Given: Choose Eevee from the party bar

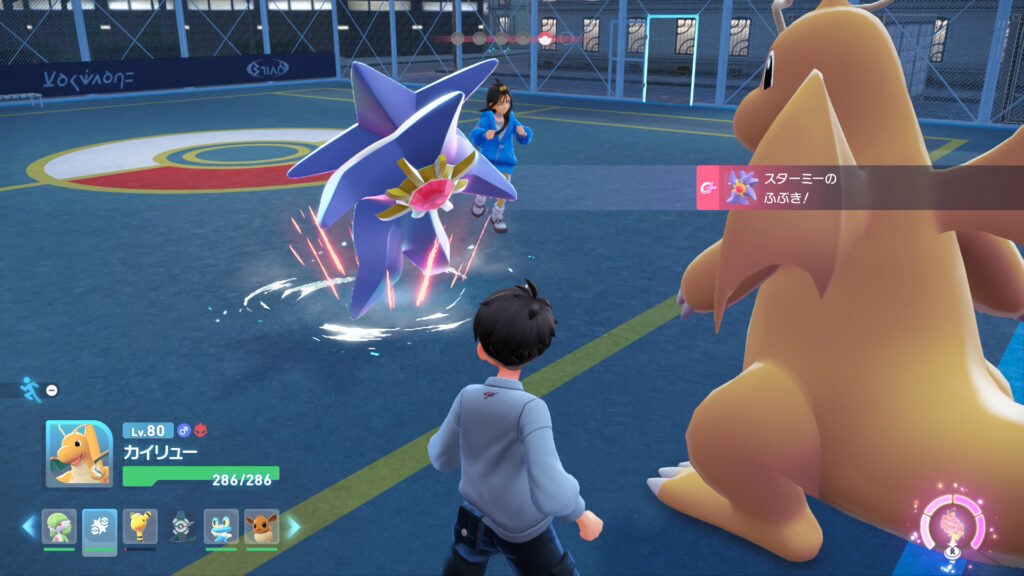Looking at the screenshot, I should coord(262,526).
